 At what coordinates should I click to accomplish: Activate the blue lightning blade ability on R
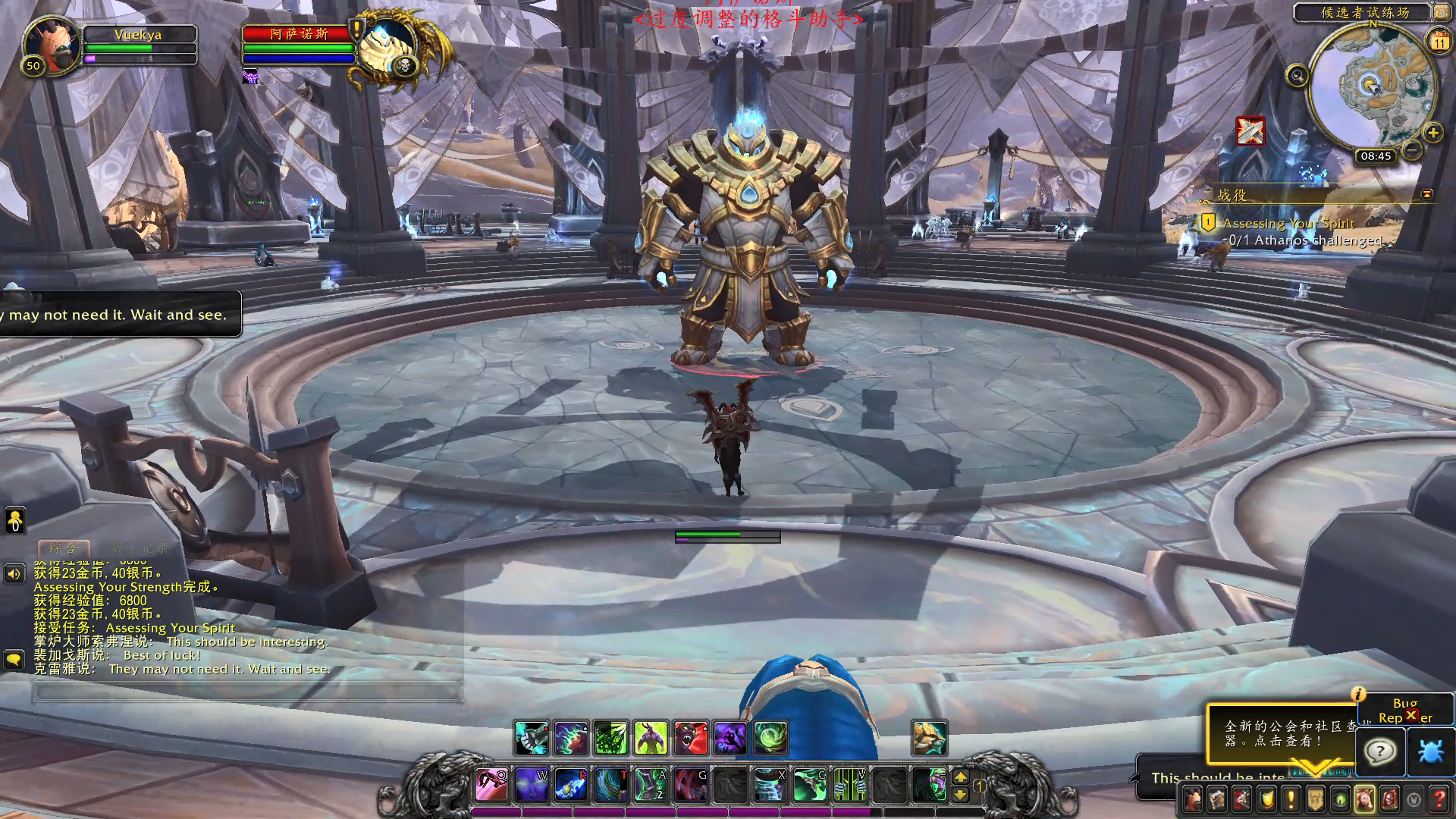[x=570, y=785]
